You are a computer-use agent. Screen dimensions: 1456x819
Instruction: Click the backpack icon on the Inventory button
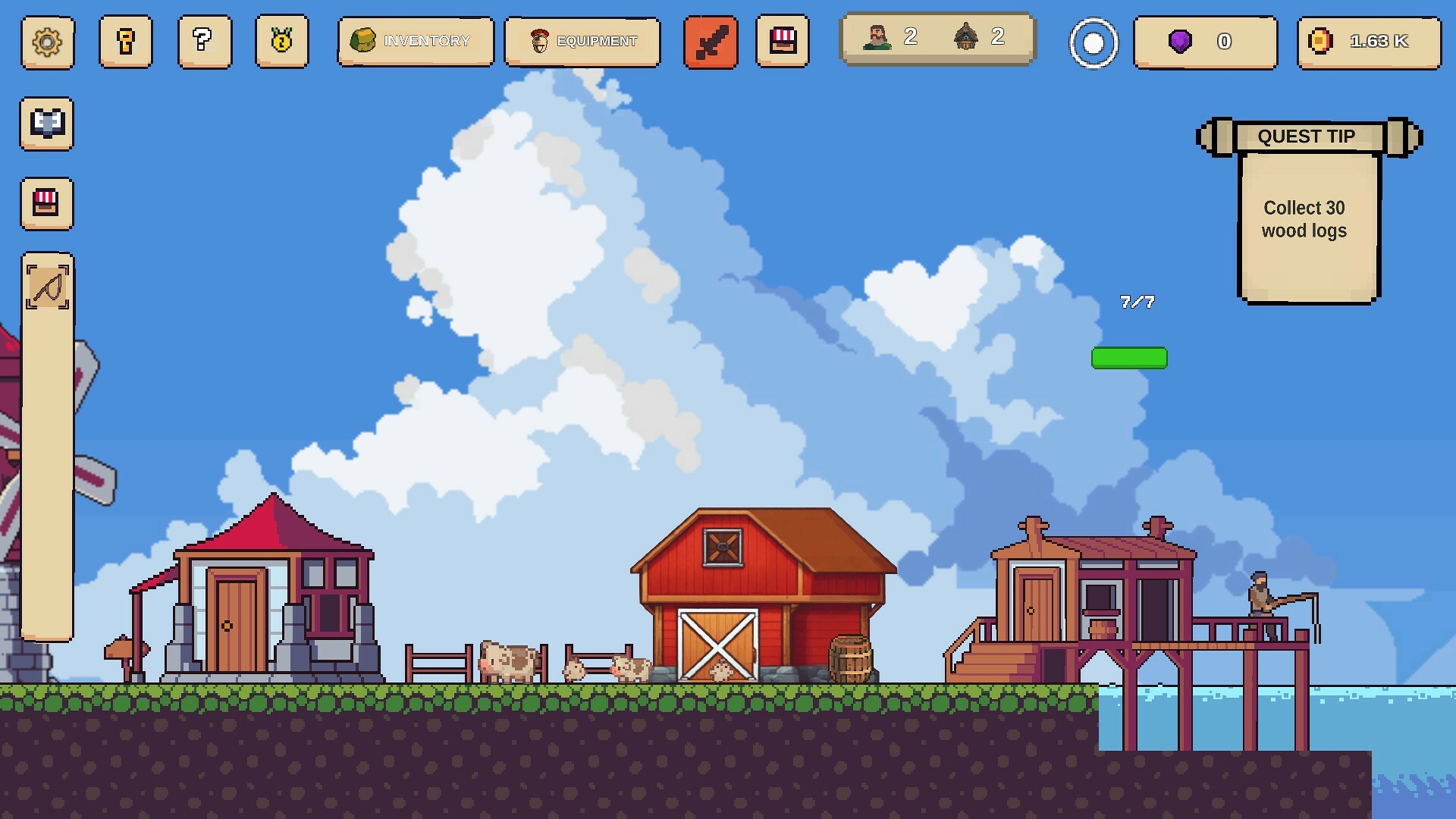(x=364, y=41)
